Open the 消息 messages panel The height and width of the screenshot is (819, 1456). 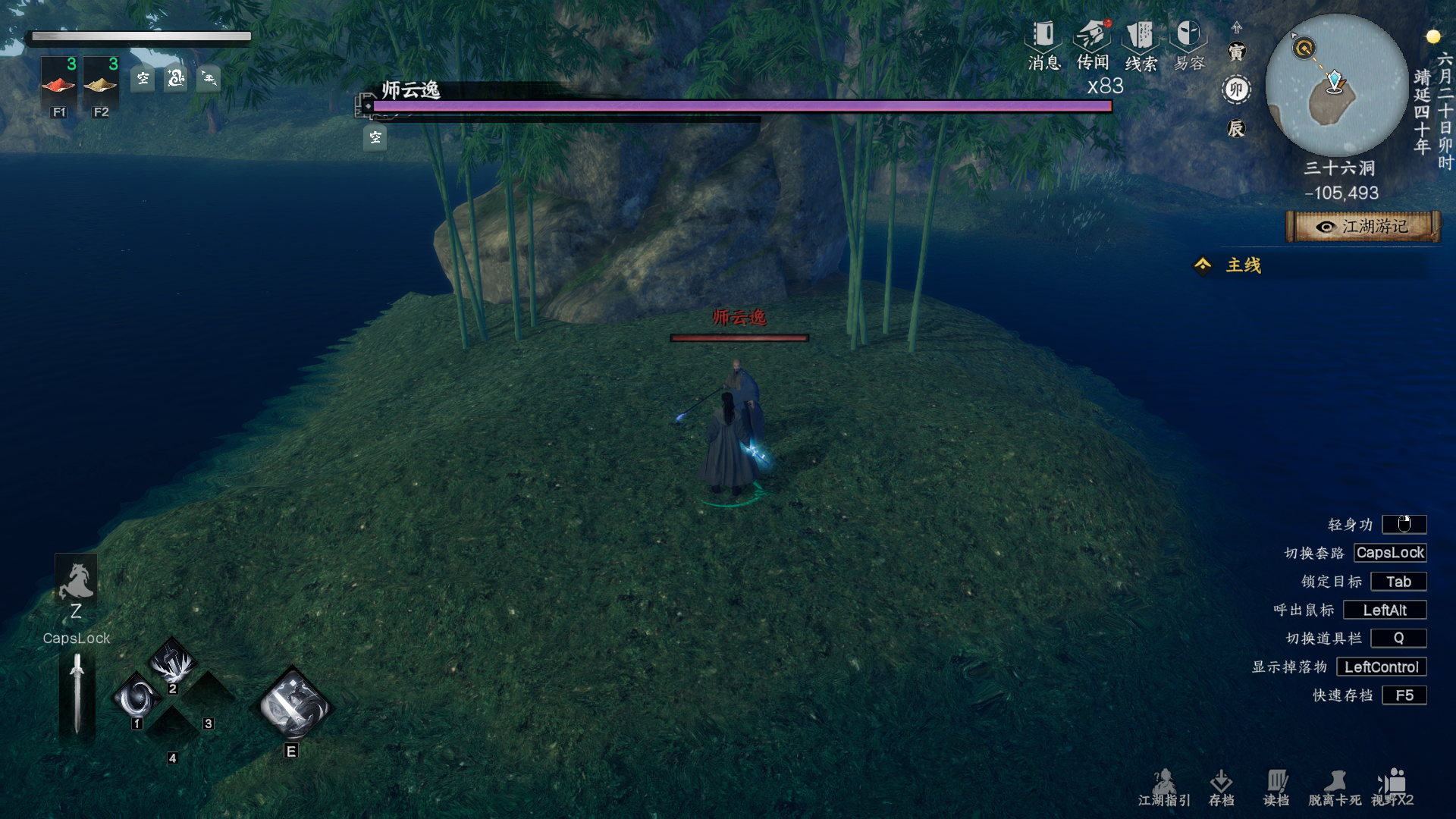pos(1043,45)
